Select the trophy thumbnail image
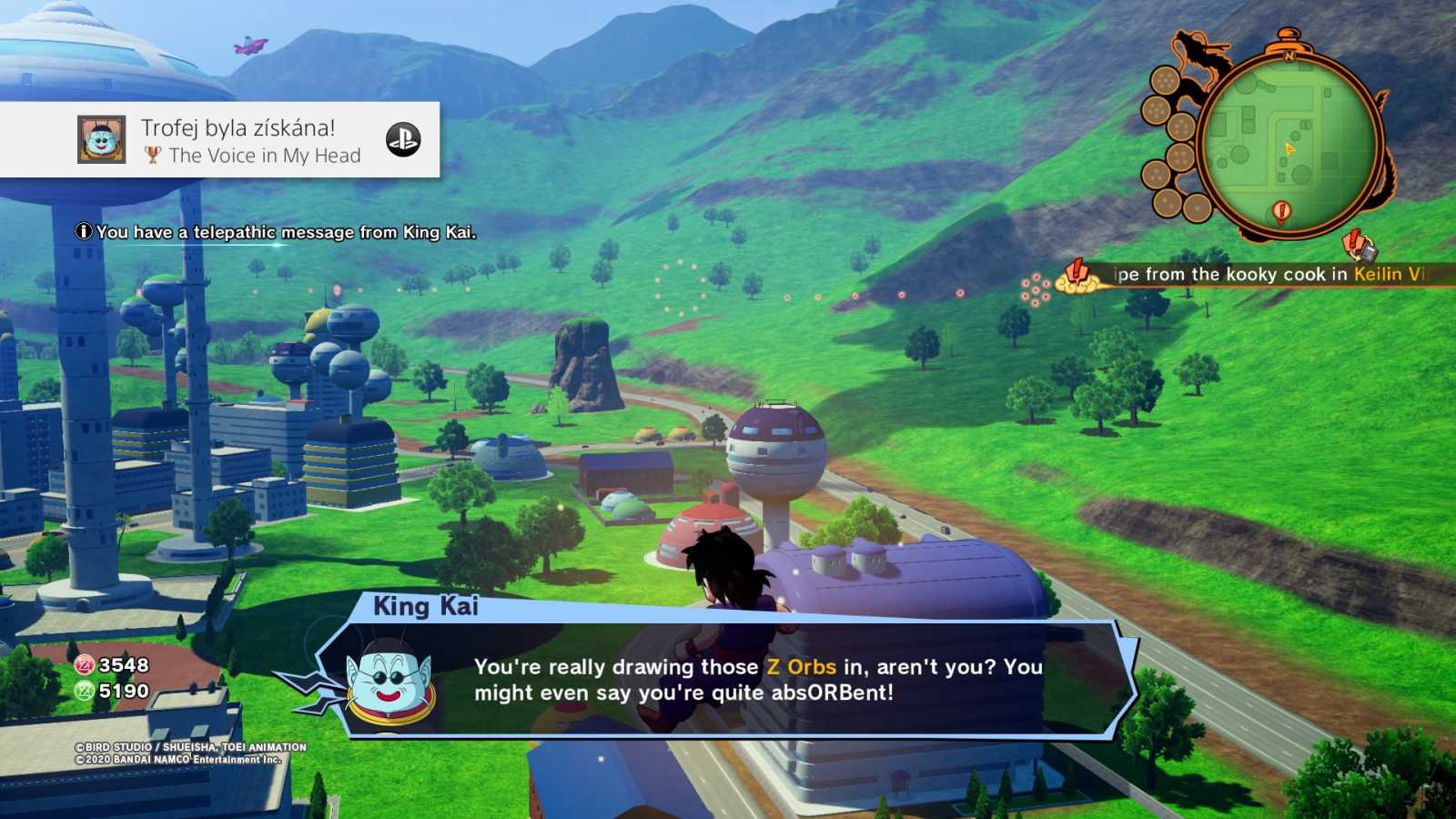The height and width of the screenshot is (819, 1456). tap(102, 139)
